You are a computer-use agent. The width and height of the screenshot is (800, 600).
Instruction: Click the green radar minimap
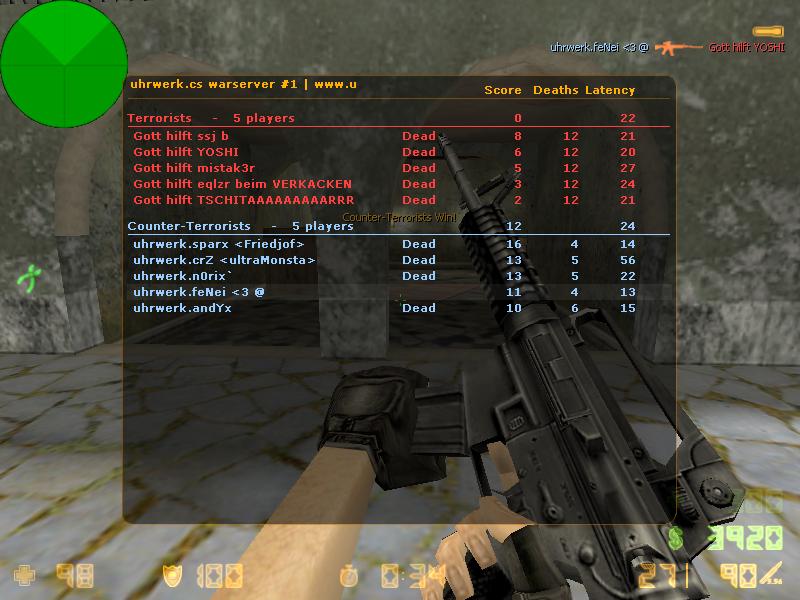(63, 63)
